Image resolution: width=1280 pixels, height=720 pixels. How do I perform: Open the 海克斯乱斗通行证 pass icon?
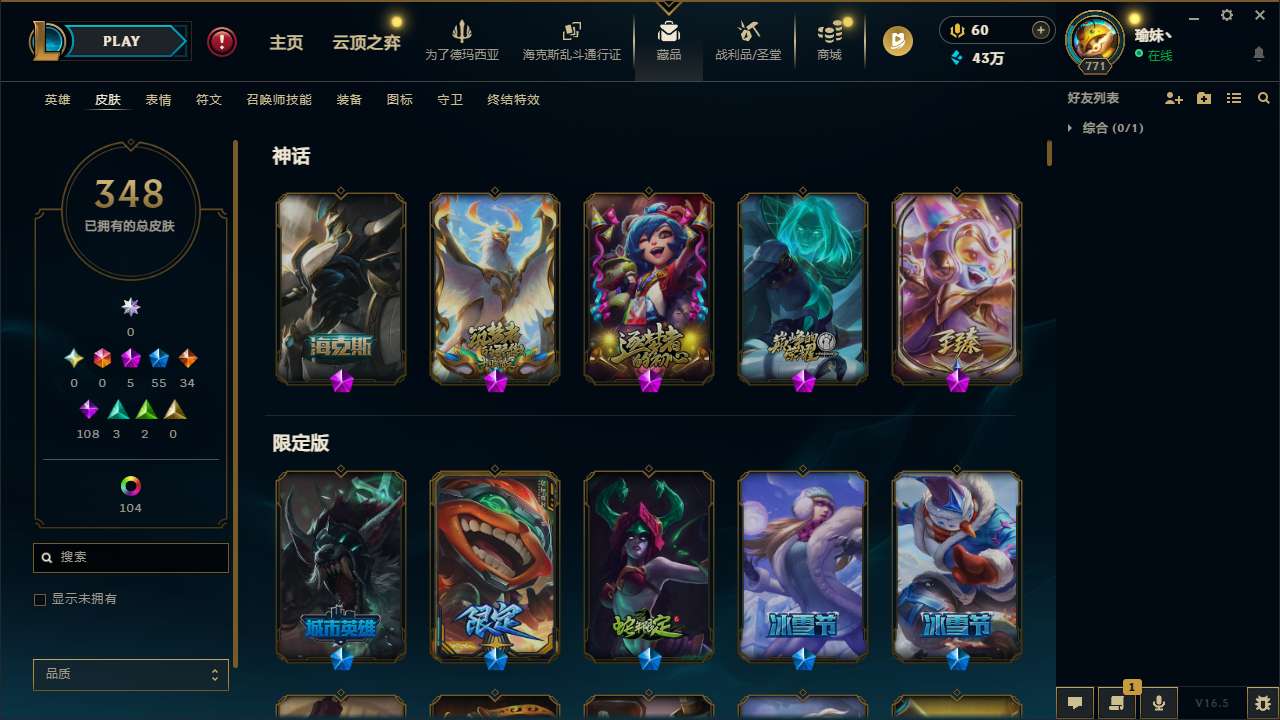[x=571, y=40]
